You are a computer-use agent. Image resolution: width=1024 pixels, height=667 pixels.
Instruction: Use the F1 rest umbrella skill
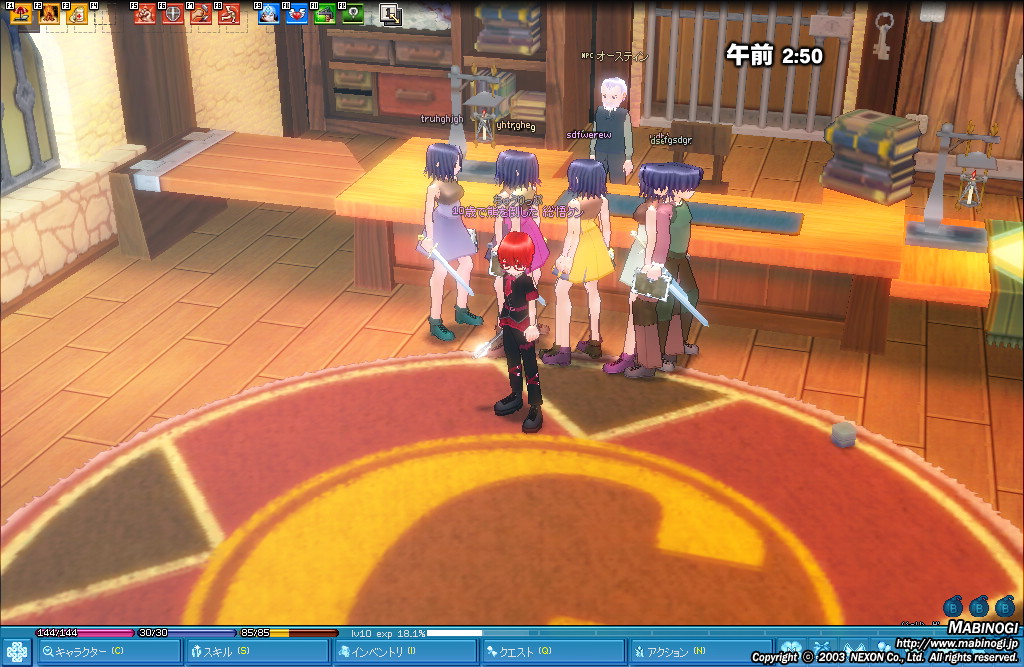(22, 14)
